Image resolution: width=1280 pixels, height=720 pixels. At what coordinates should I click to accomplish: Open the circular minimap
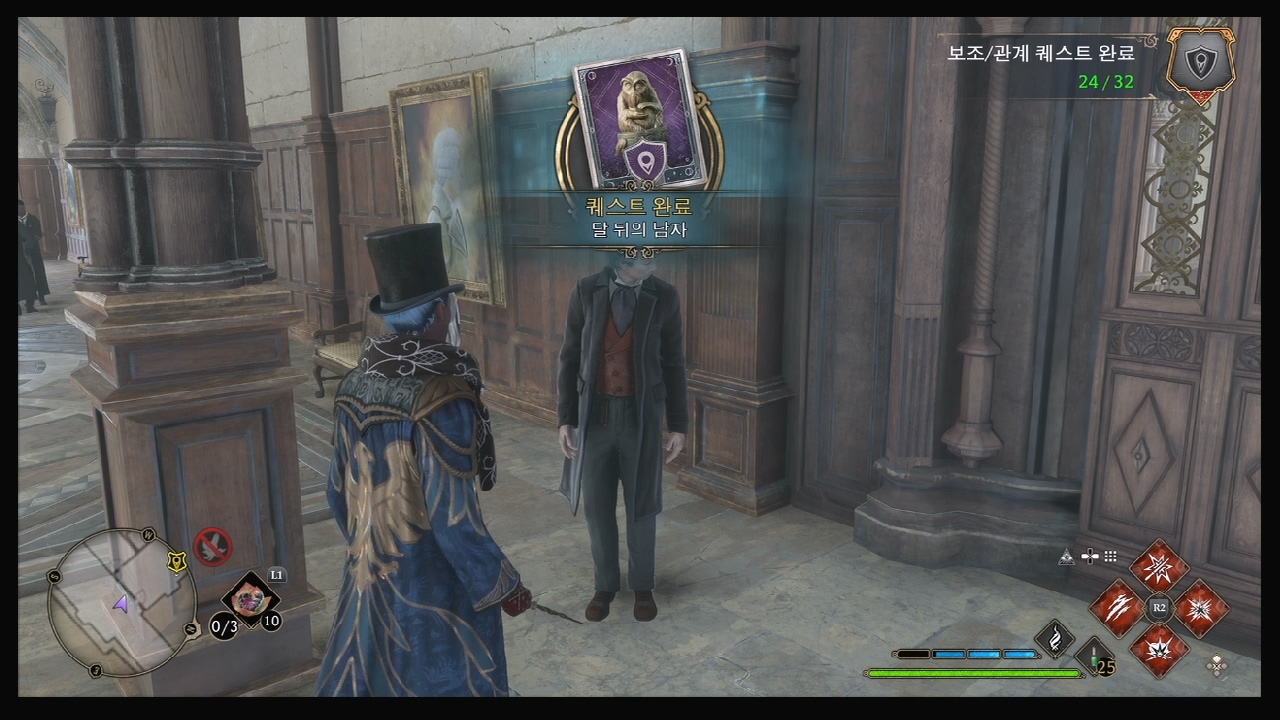click(120, 602)
